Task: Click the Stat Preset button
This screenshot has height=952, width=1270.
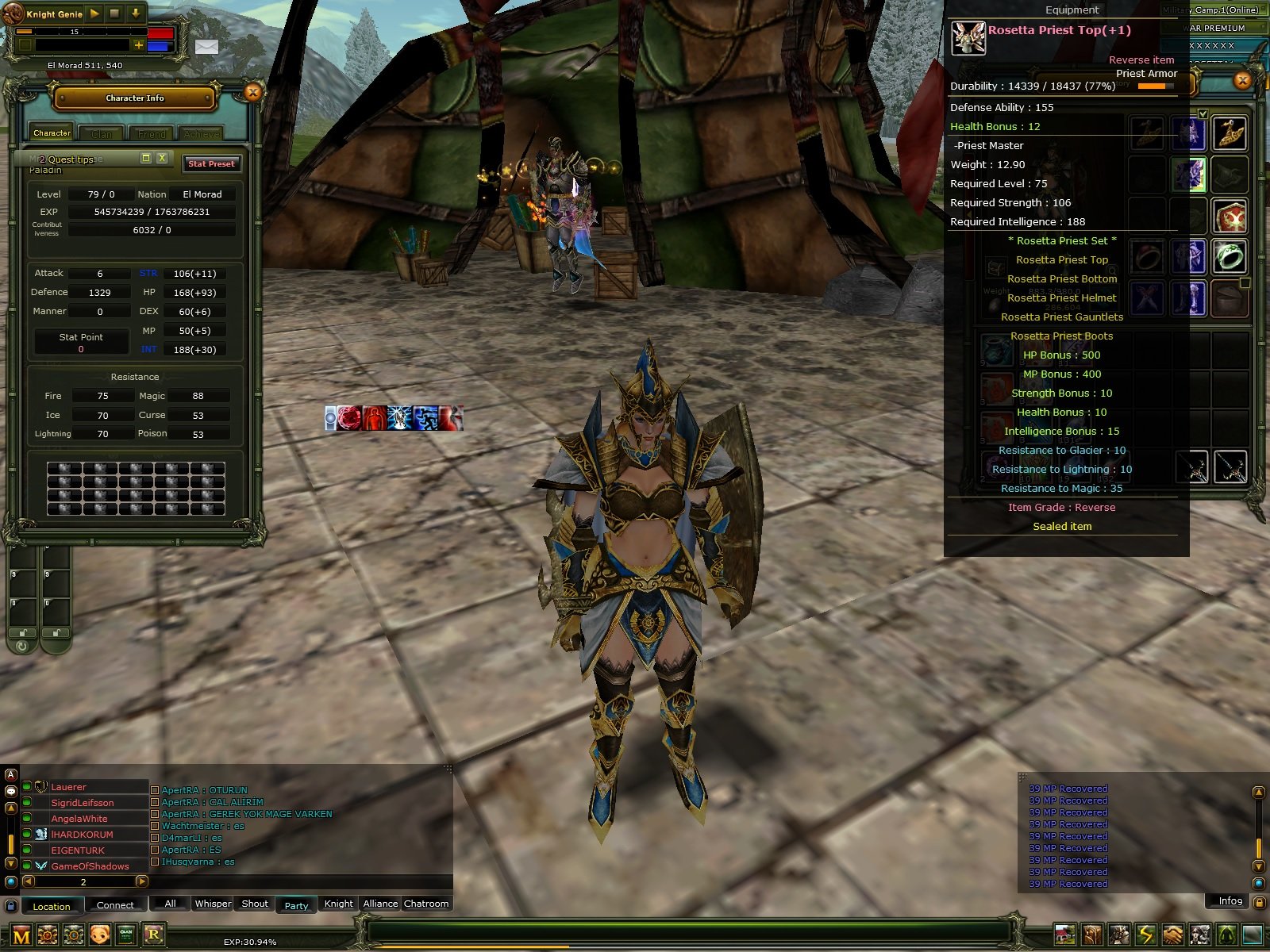Action: tap(211, 163)
